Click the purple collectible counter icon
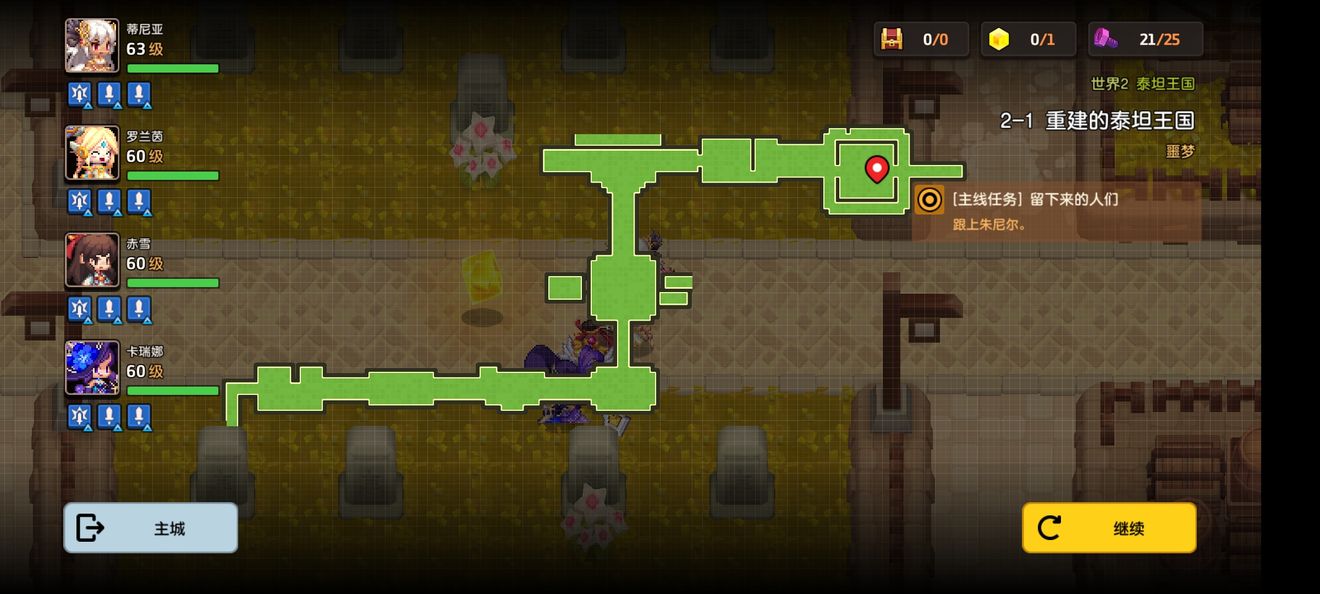The image size is (1320, 594). (x=1106, y=39)
